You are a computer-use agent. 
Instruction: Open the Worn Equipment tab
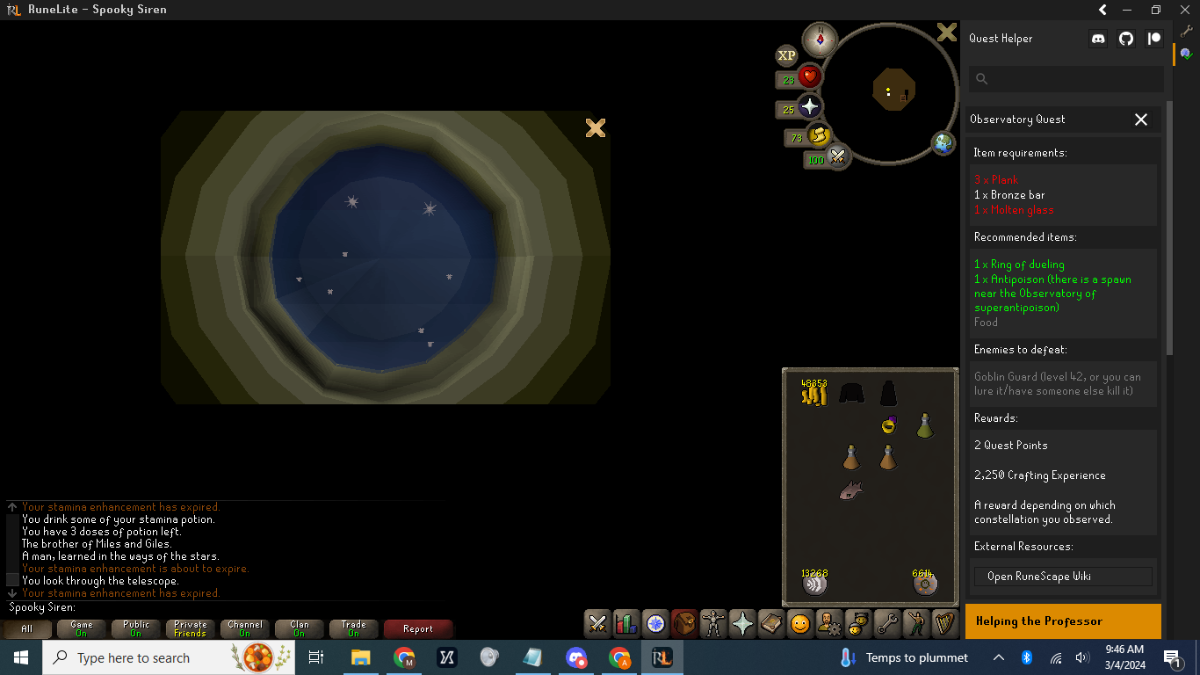(x=713, y=623)
